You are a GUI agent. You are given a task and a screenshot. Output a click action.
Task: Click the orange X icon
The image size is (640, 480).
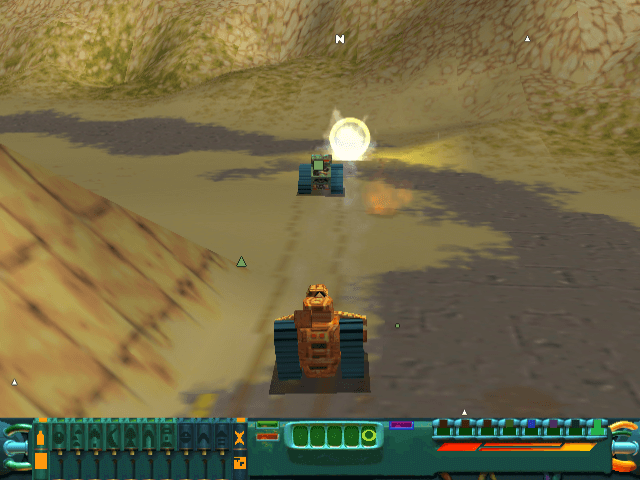point(239,437)
